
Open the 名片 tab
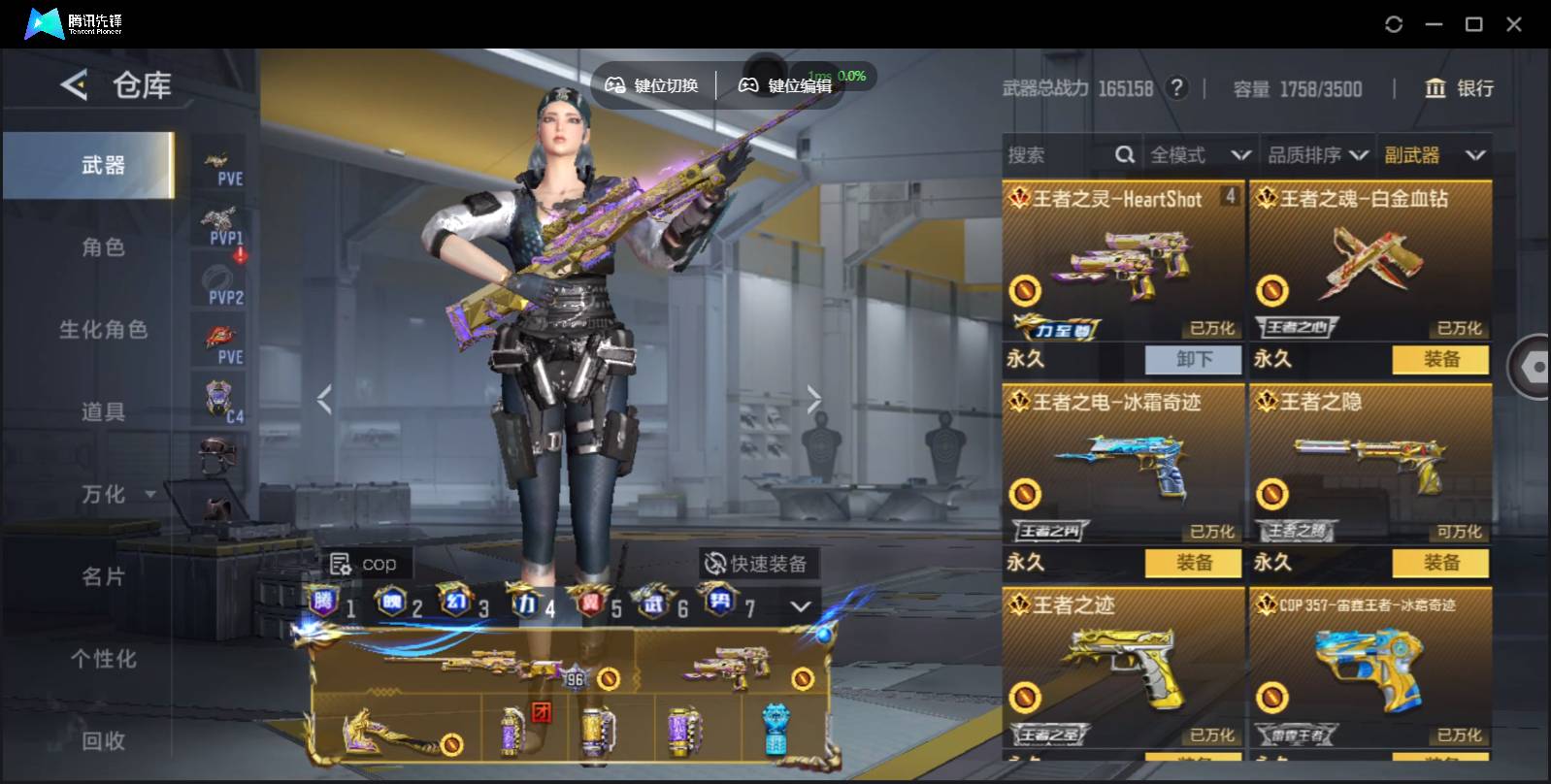tap(103, 577)
